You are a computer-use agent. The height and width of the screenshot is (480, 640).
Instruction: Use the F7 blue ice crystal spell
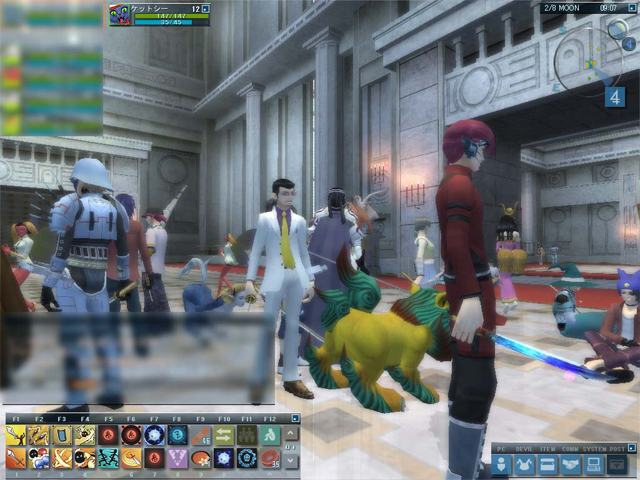[x=154, y=435]
